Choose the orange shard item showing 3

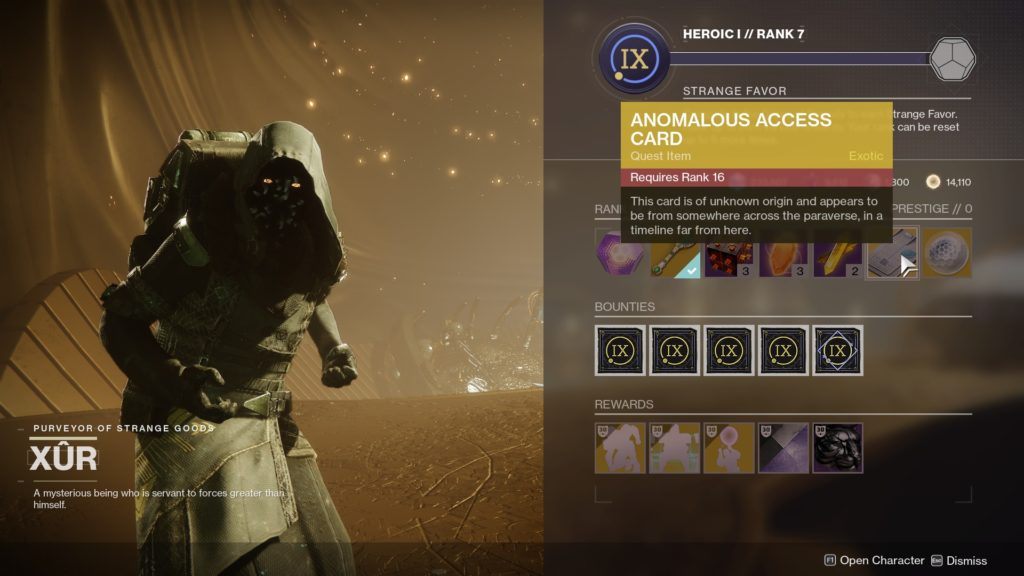coord(783,253)
